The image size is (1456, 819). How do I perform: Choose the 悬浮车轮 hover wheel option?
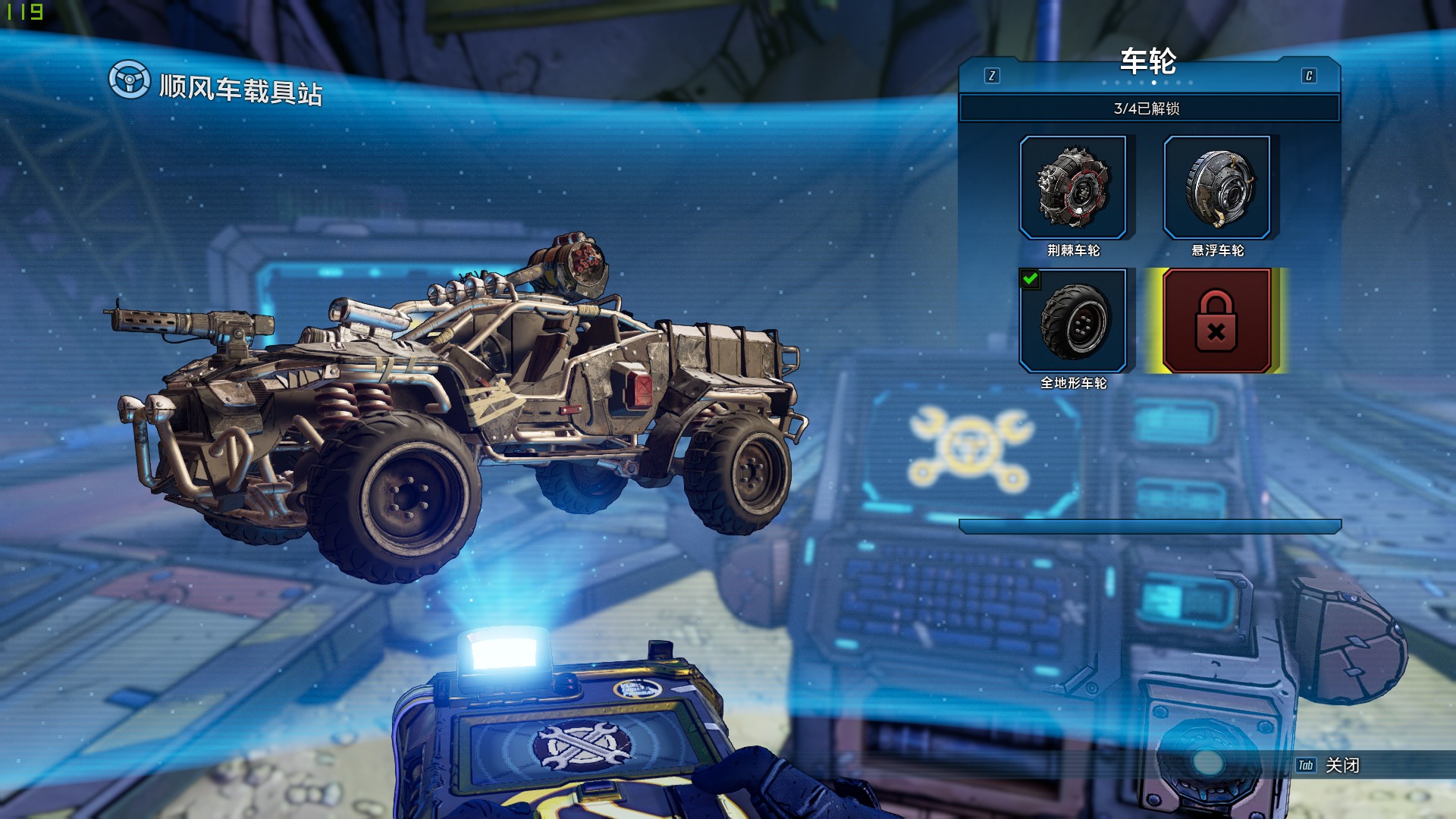coord(1217,188)
